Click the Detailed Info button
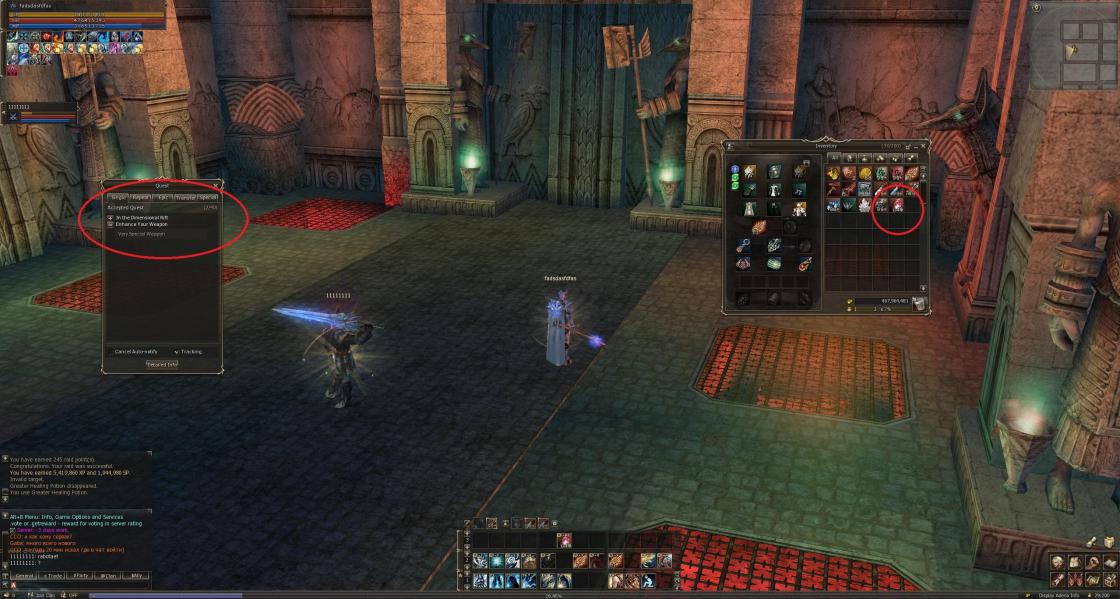The height and width of the screenshot is (599, 1120). click(162, 364)
